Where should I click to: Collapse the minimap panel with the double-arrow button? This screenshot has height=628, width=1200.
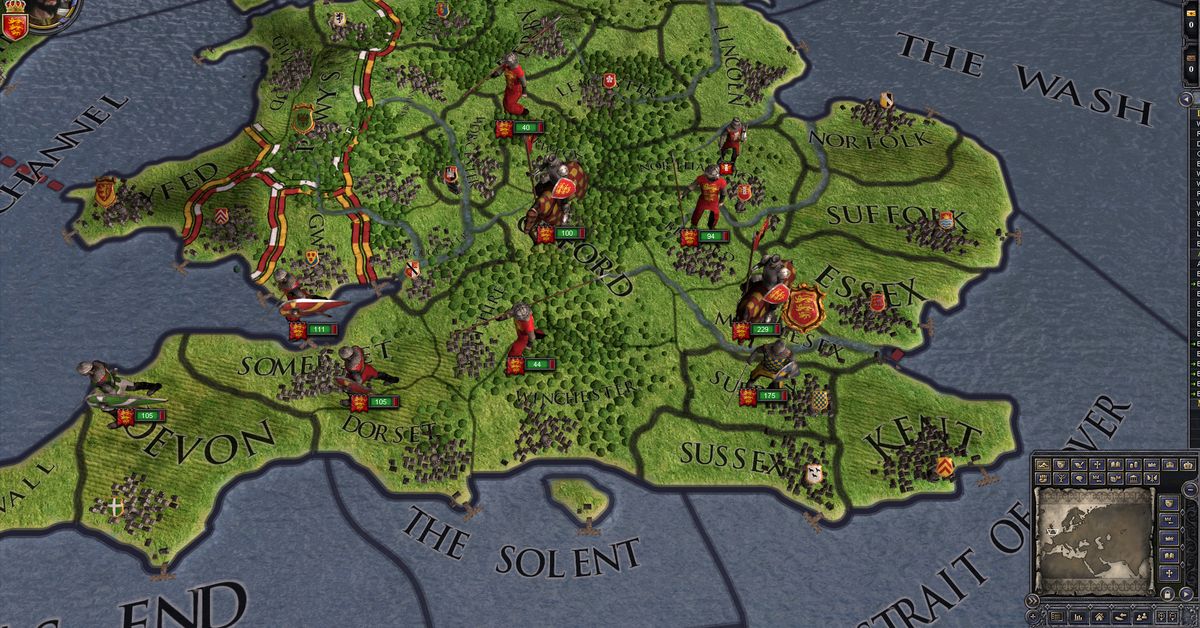[1032, 601]
